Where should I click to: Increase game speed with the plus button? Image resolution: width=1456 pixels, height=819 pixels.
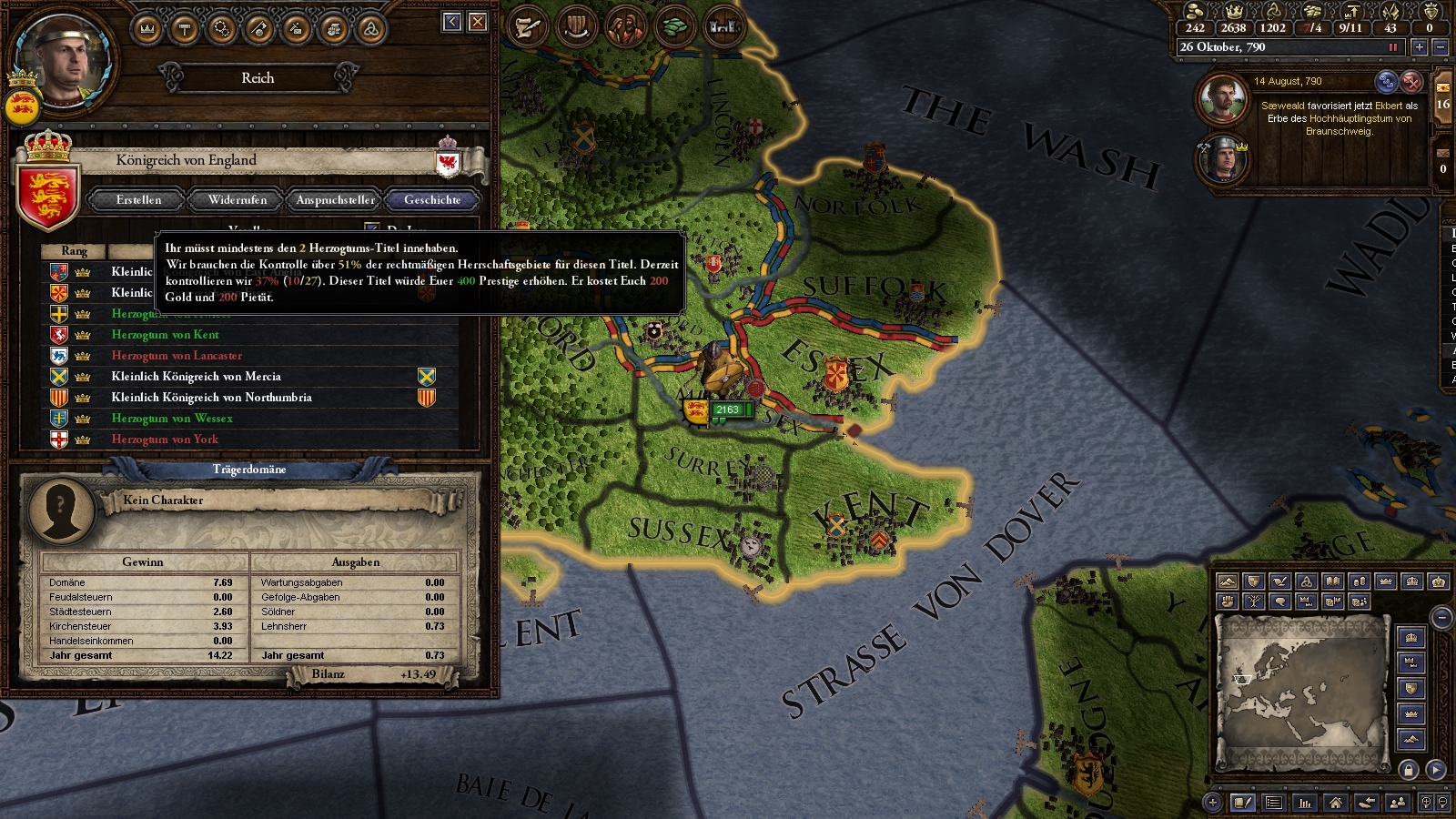(x=1419, y=47)
